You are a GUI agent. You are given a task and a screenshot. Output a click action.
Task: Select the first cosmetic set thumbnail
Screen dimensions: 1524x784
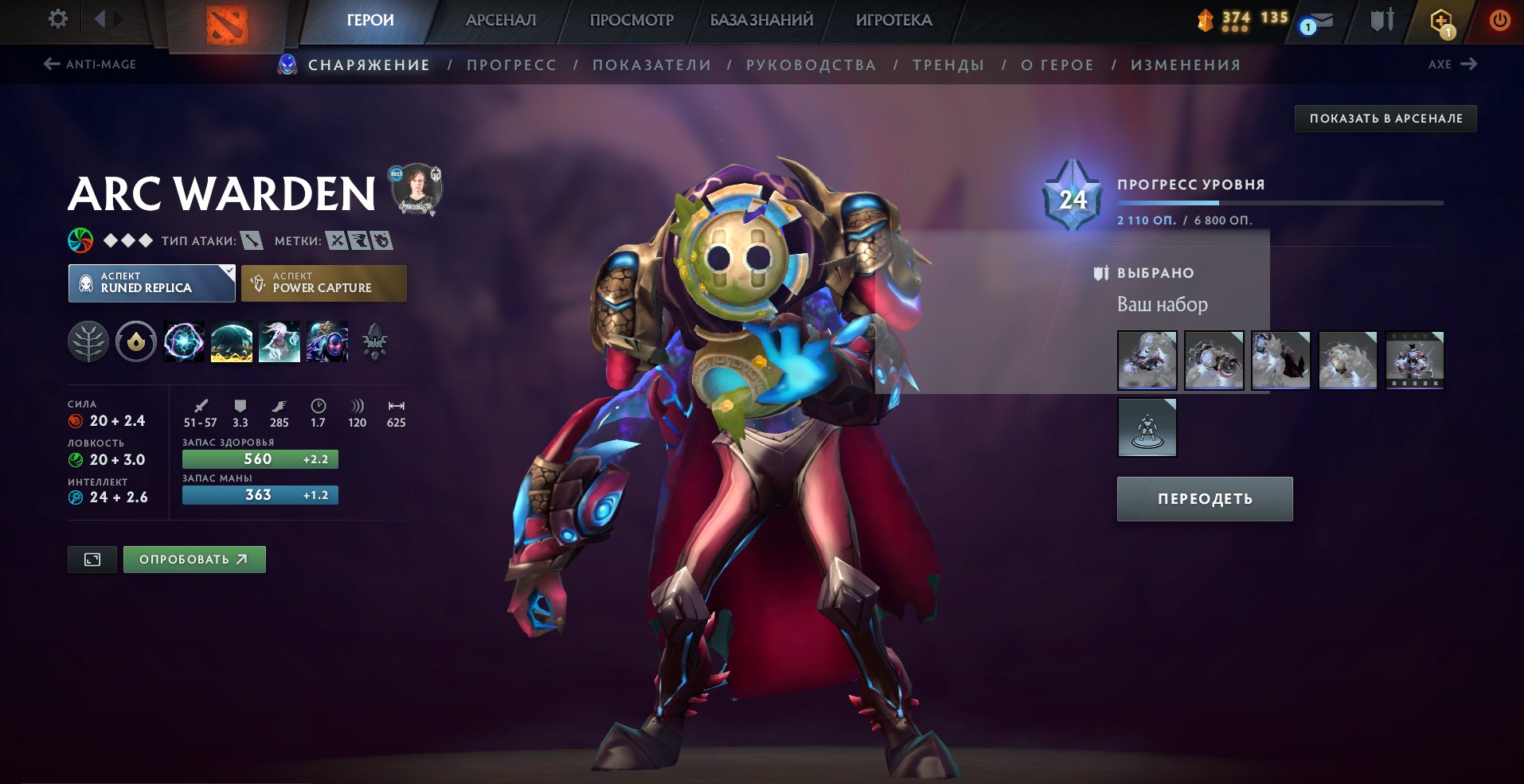1147,360
